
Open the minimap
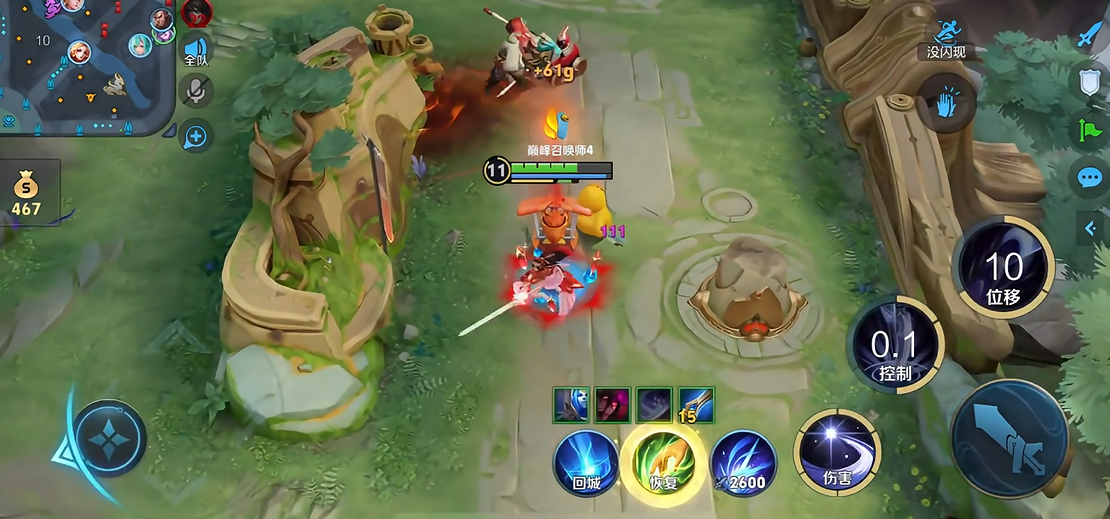click(85, 65)
